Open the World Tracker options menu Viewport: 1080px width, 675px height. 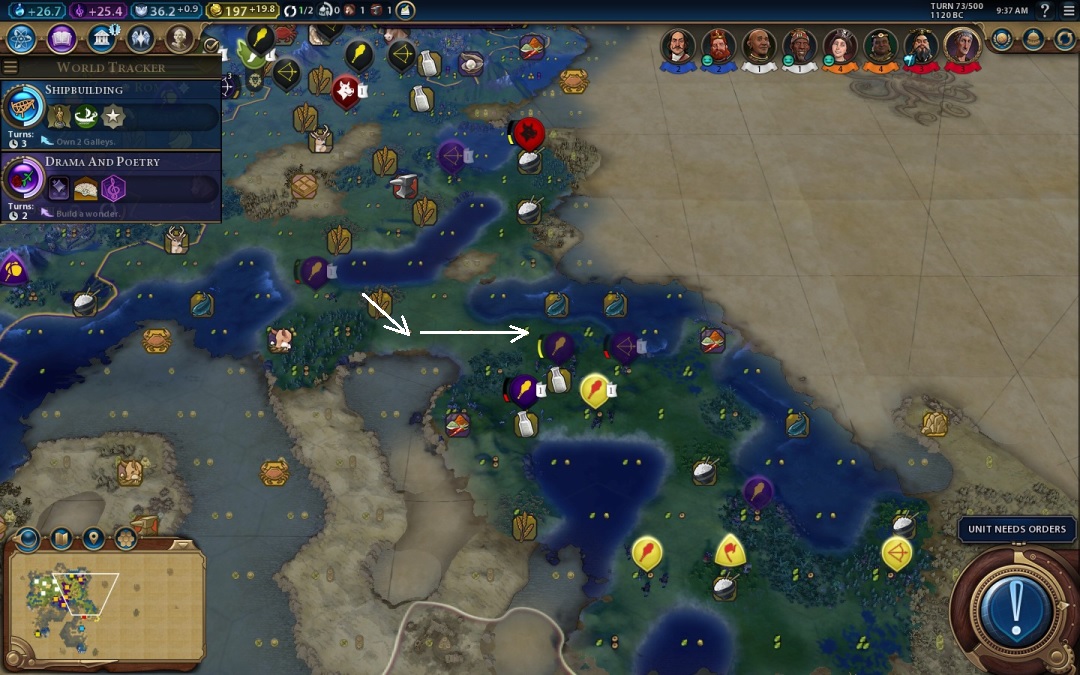[x=11, y=67]
